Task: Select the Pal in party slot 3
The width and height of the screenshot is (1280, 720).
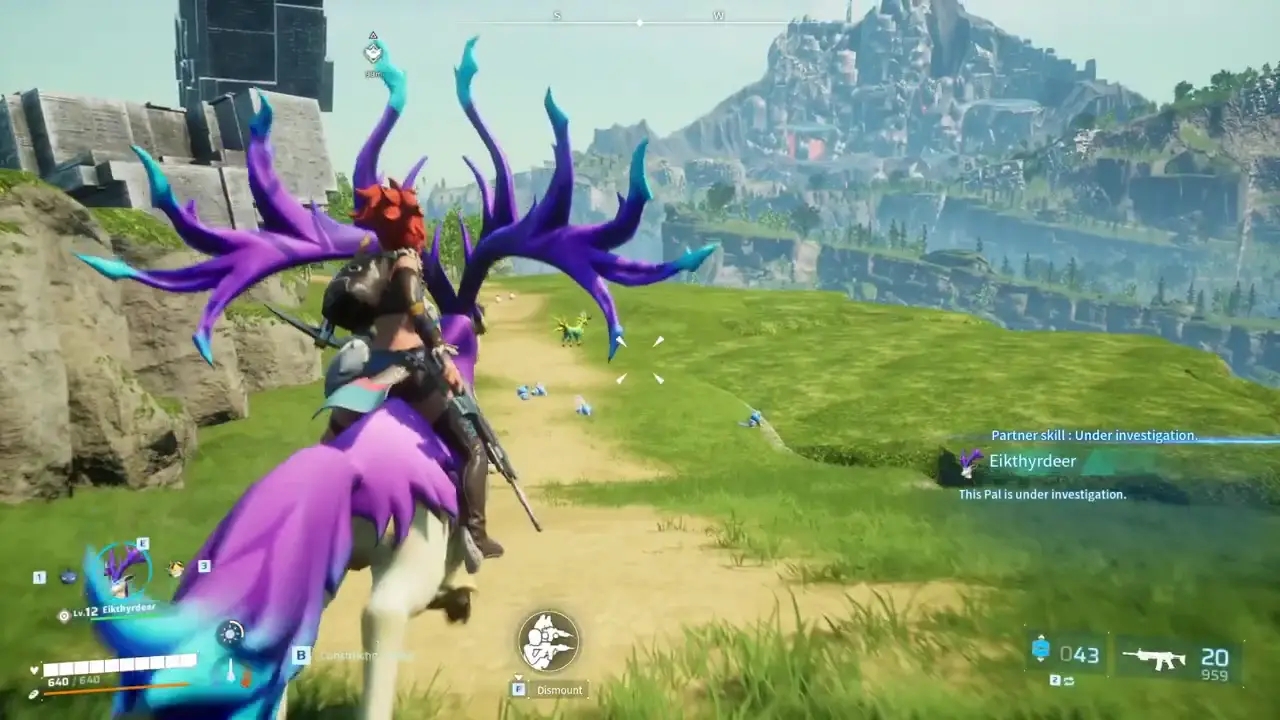Action: click(175, 567)
